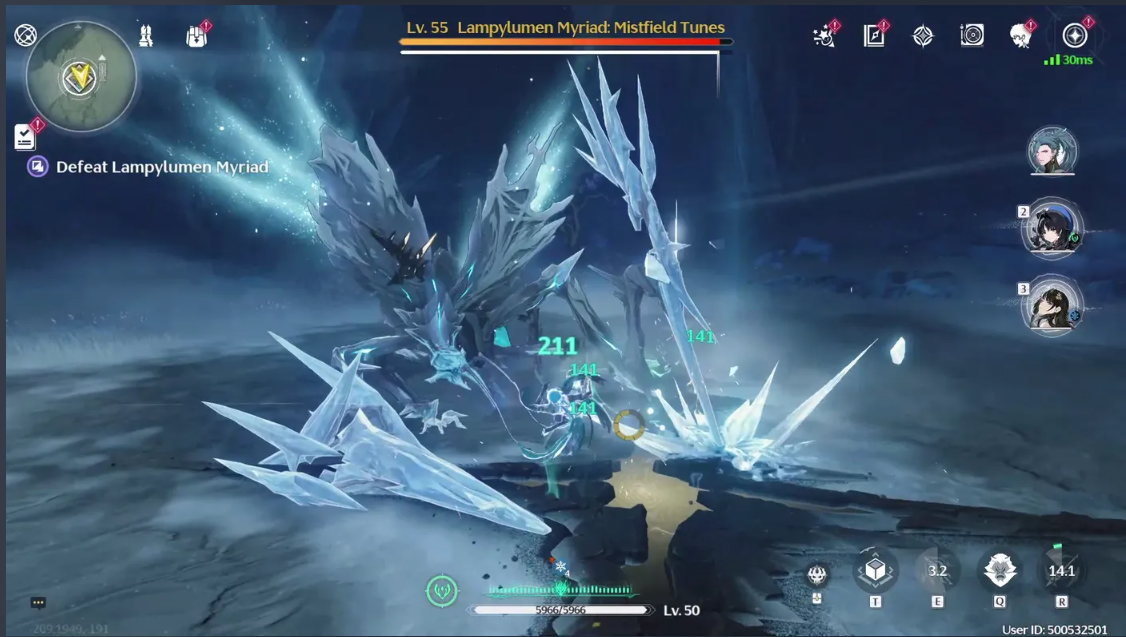Switch to party member 2 portrait
Viewport: 1126px width, 637px height.
click(x=1053, y=228)
